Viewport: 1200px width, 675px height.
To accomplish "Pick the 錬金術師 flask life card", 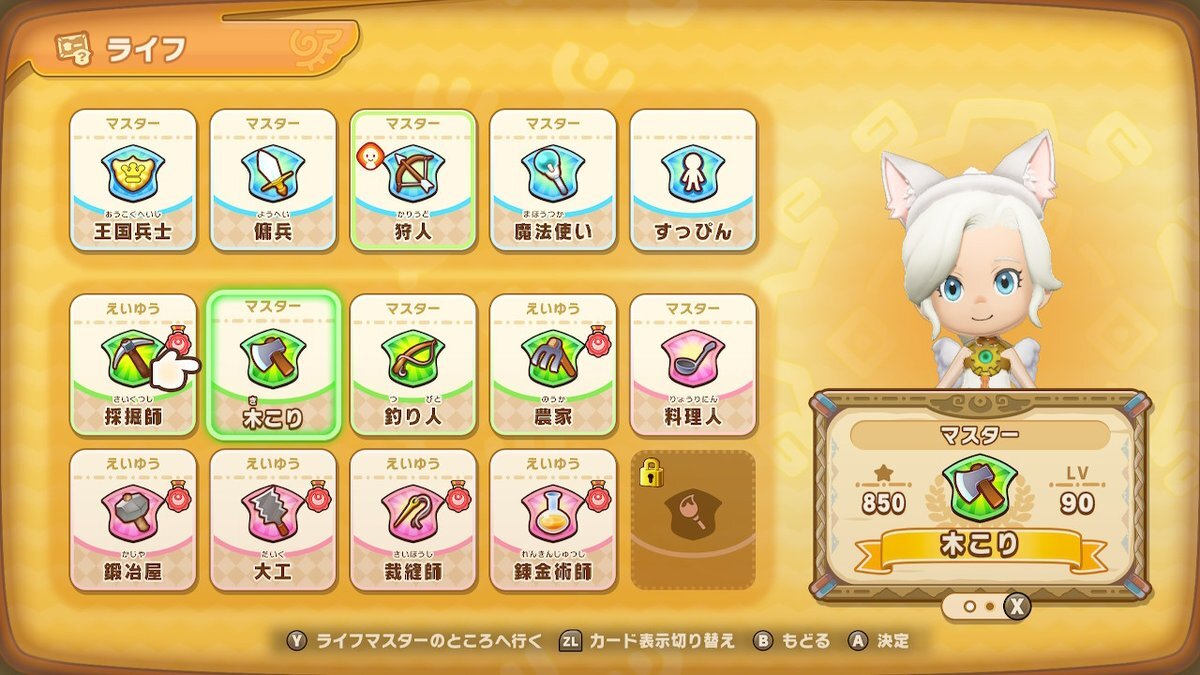I will [552, 520].
